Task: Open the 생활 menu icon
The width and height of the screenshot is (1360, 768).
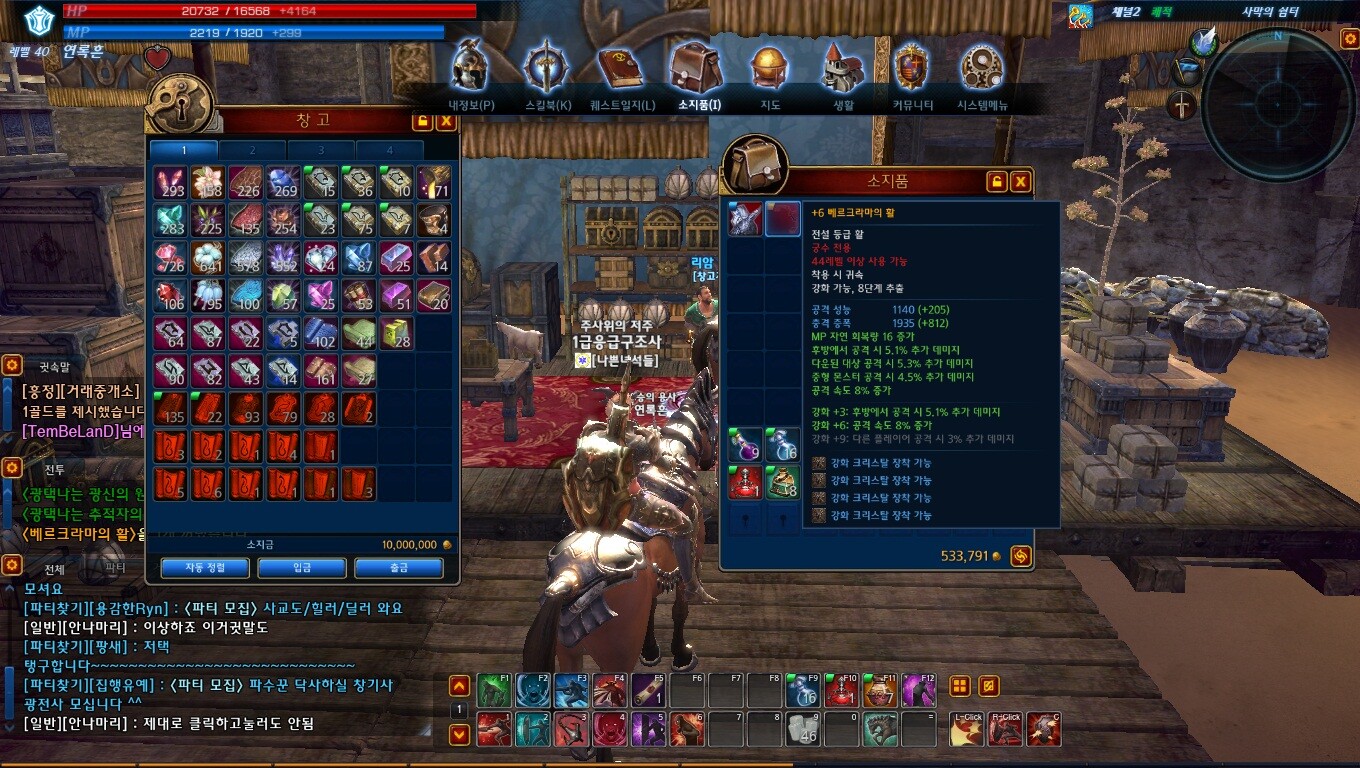Action: (843, 70)
